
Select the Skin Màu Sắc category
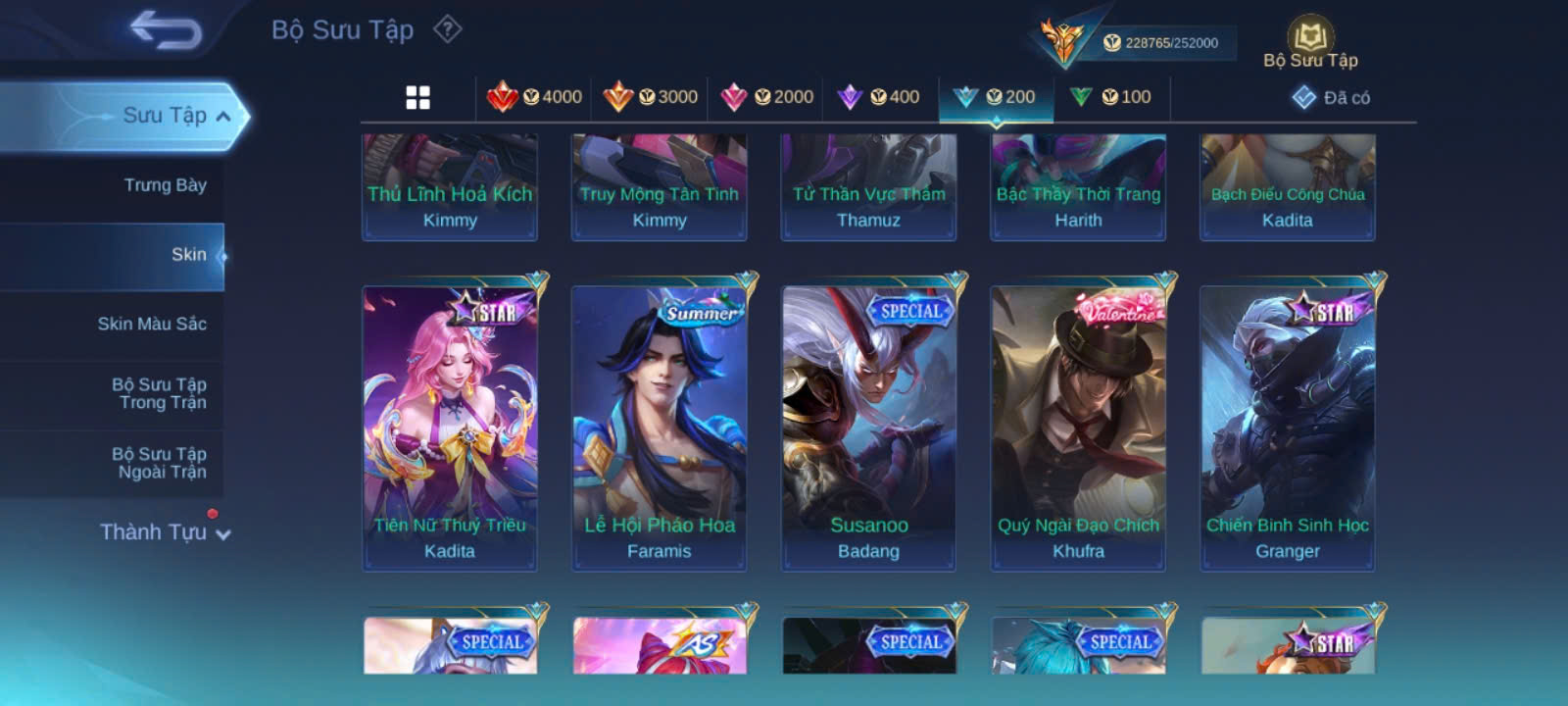coord(152,324)
